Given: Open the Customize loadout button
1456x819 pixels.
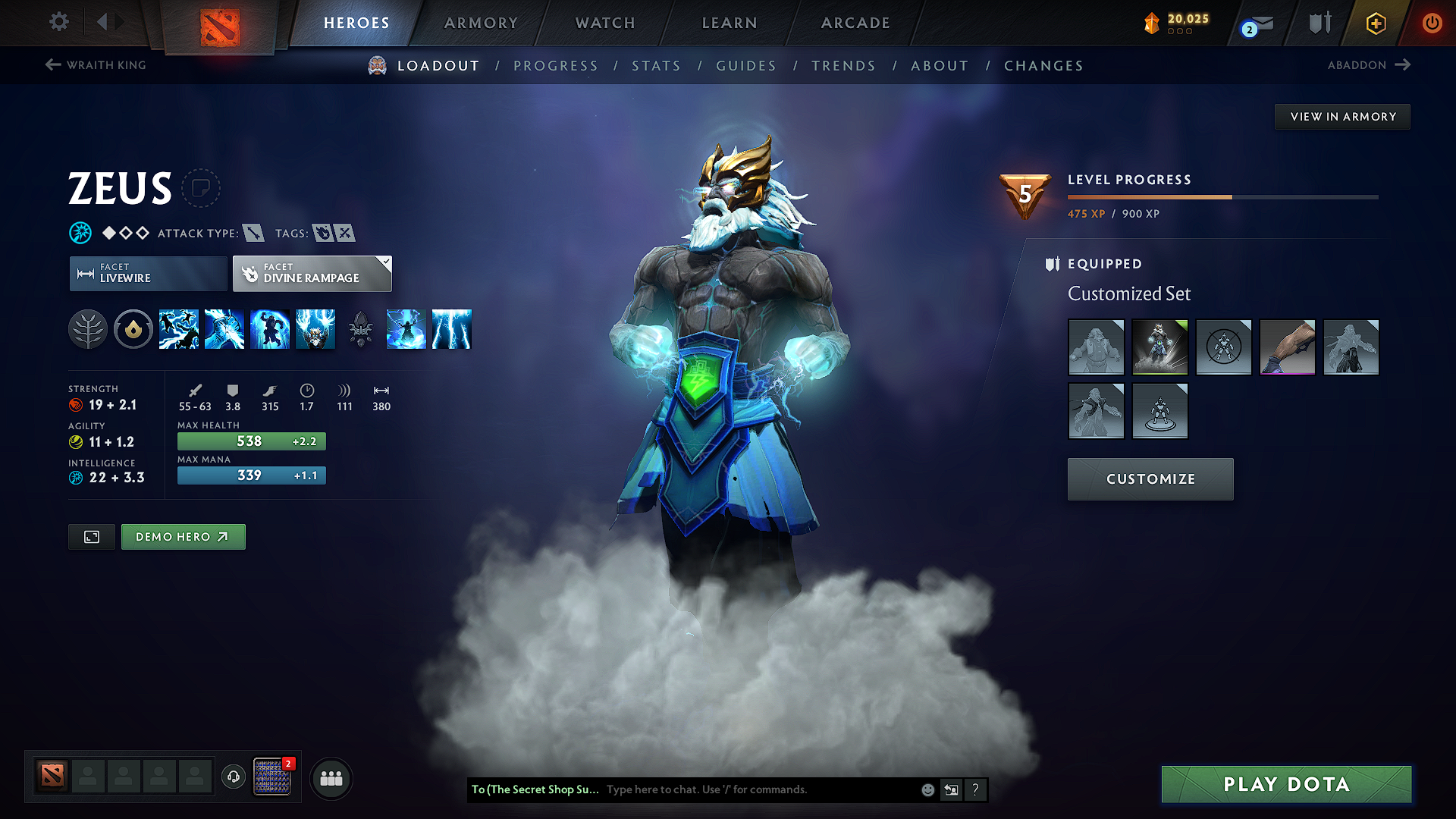Looking at the screenshot, I should pyautogui.click(x=1150, y=479).
